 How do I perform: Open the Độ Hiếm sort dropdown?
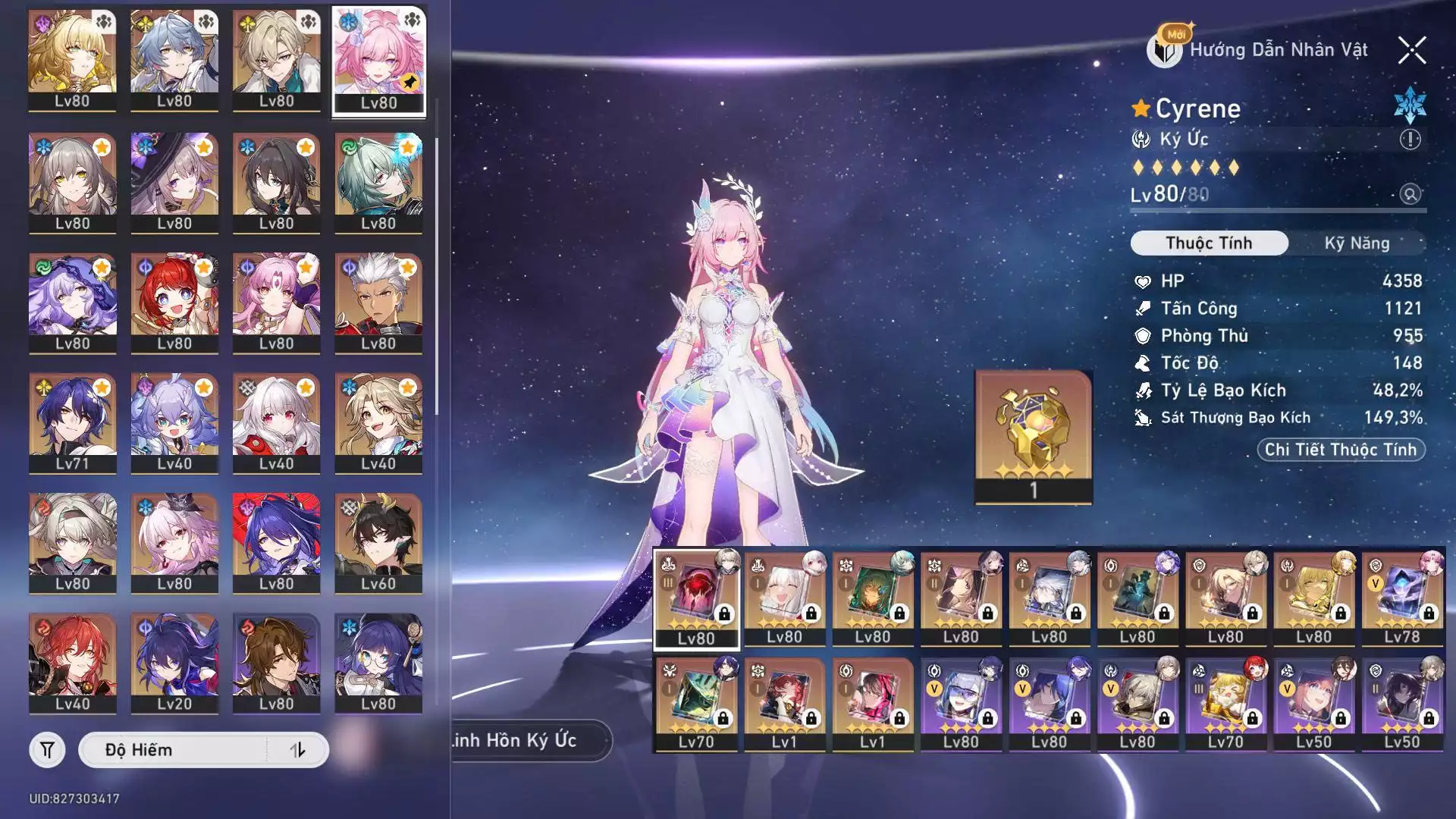coord(173,750)
